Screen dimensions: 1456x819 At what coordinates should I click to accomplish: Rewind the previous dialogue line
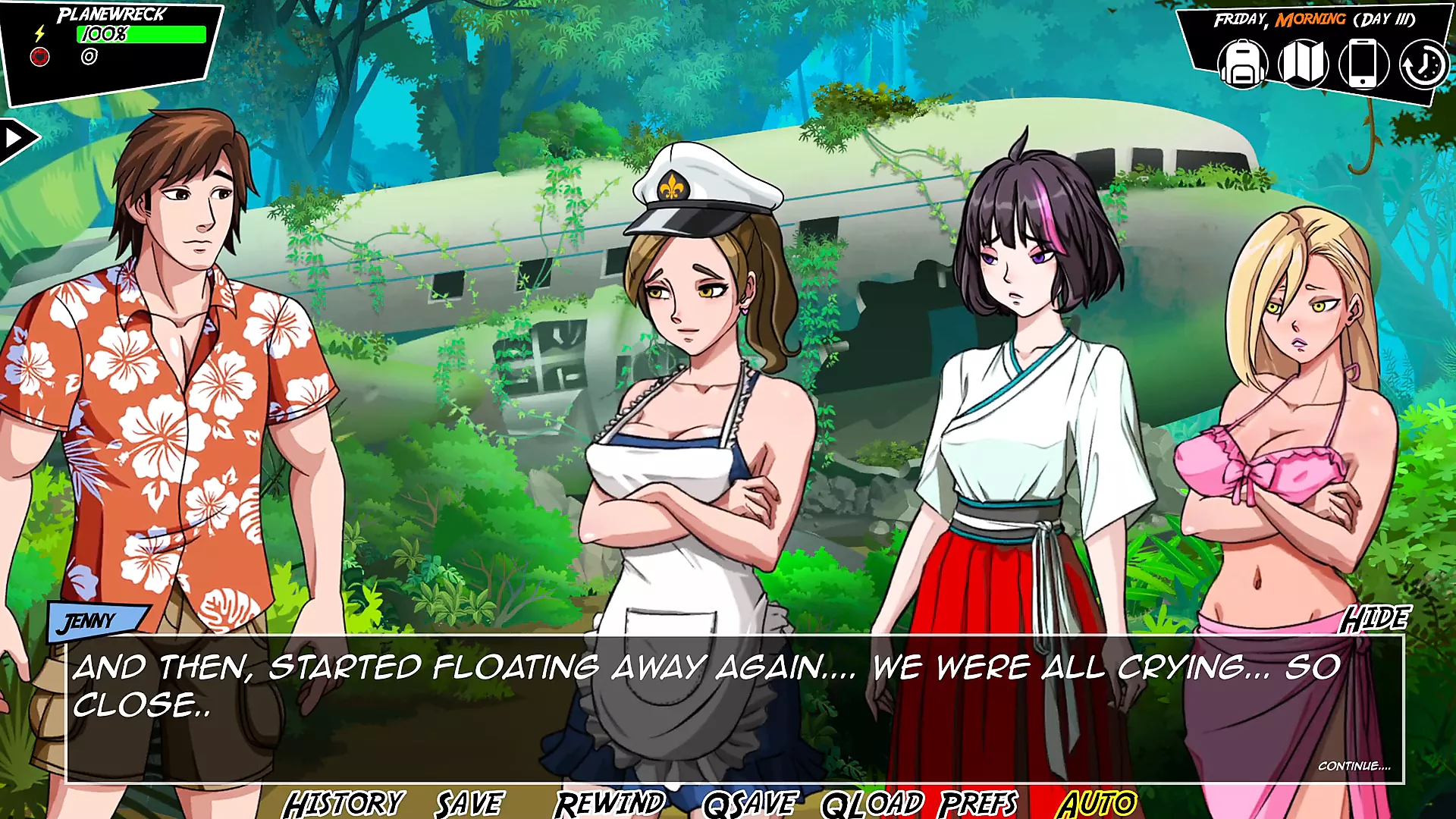(x=610, y=804)
